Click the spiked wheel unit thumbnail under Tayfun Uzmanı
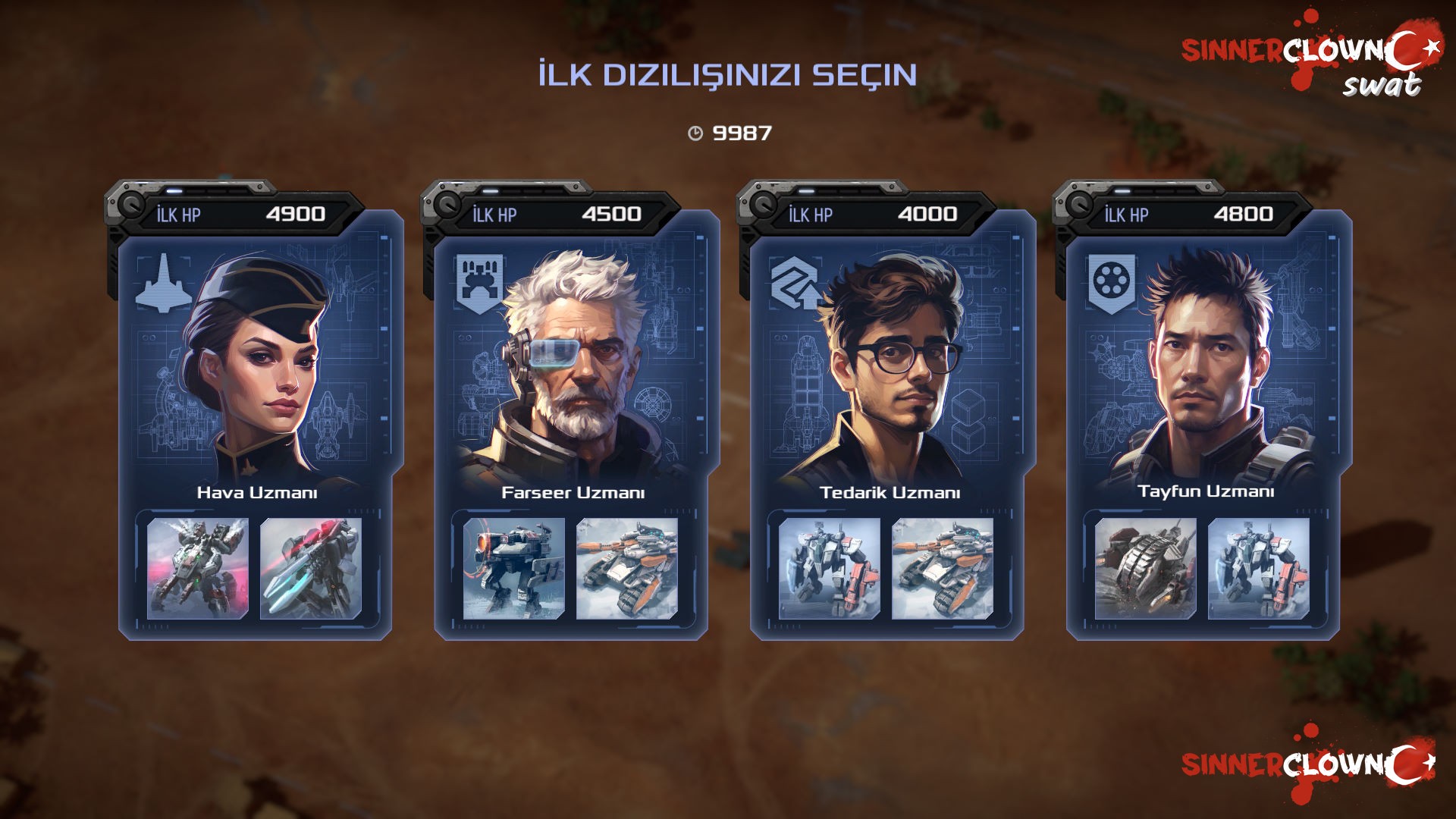This screenshot has height=819, width=1456. point(1146,568)
